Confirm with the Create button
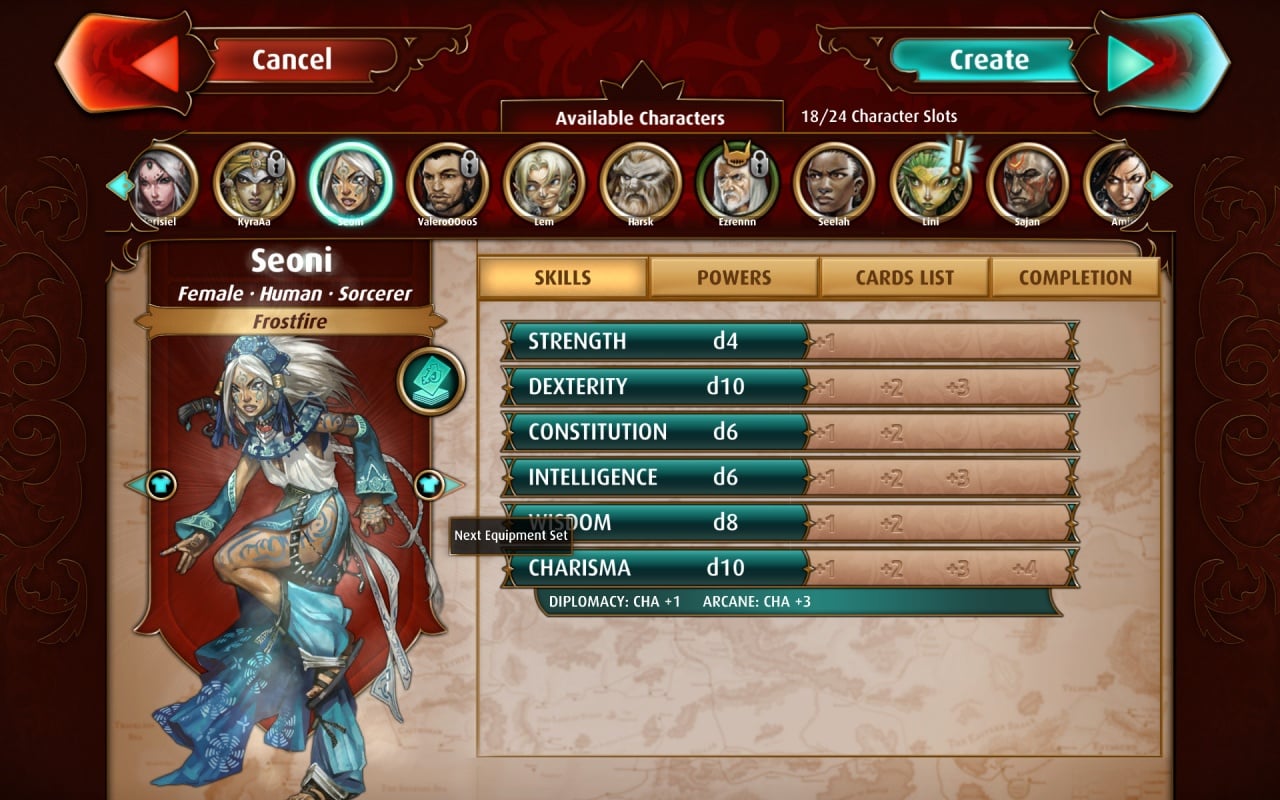The width and height of the screenshot is (1280, 800). [x=988, y=60]
